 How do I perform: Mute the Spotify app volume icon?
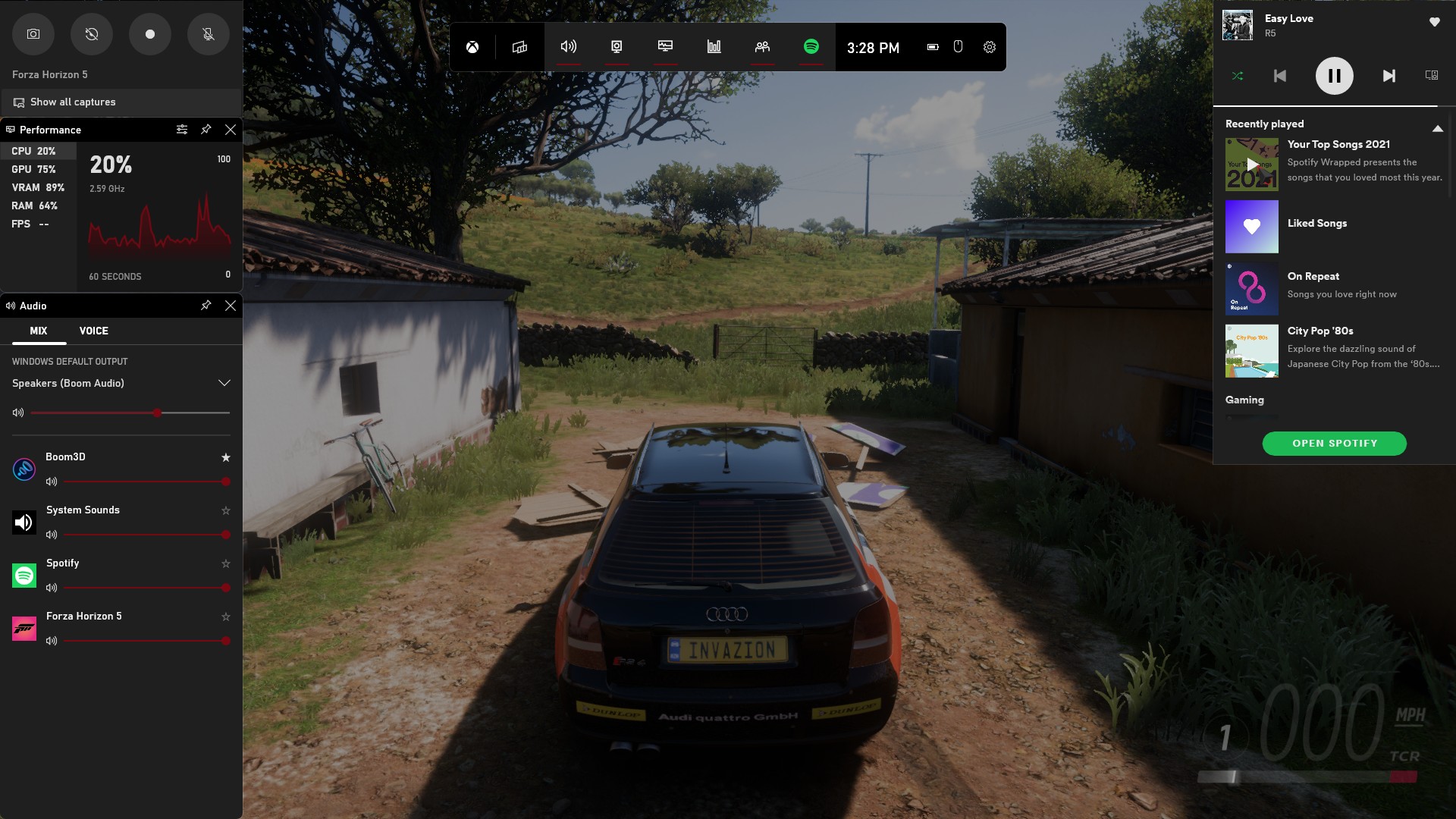52,588
